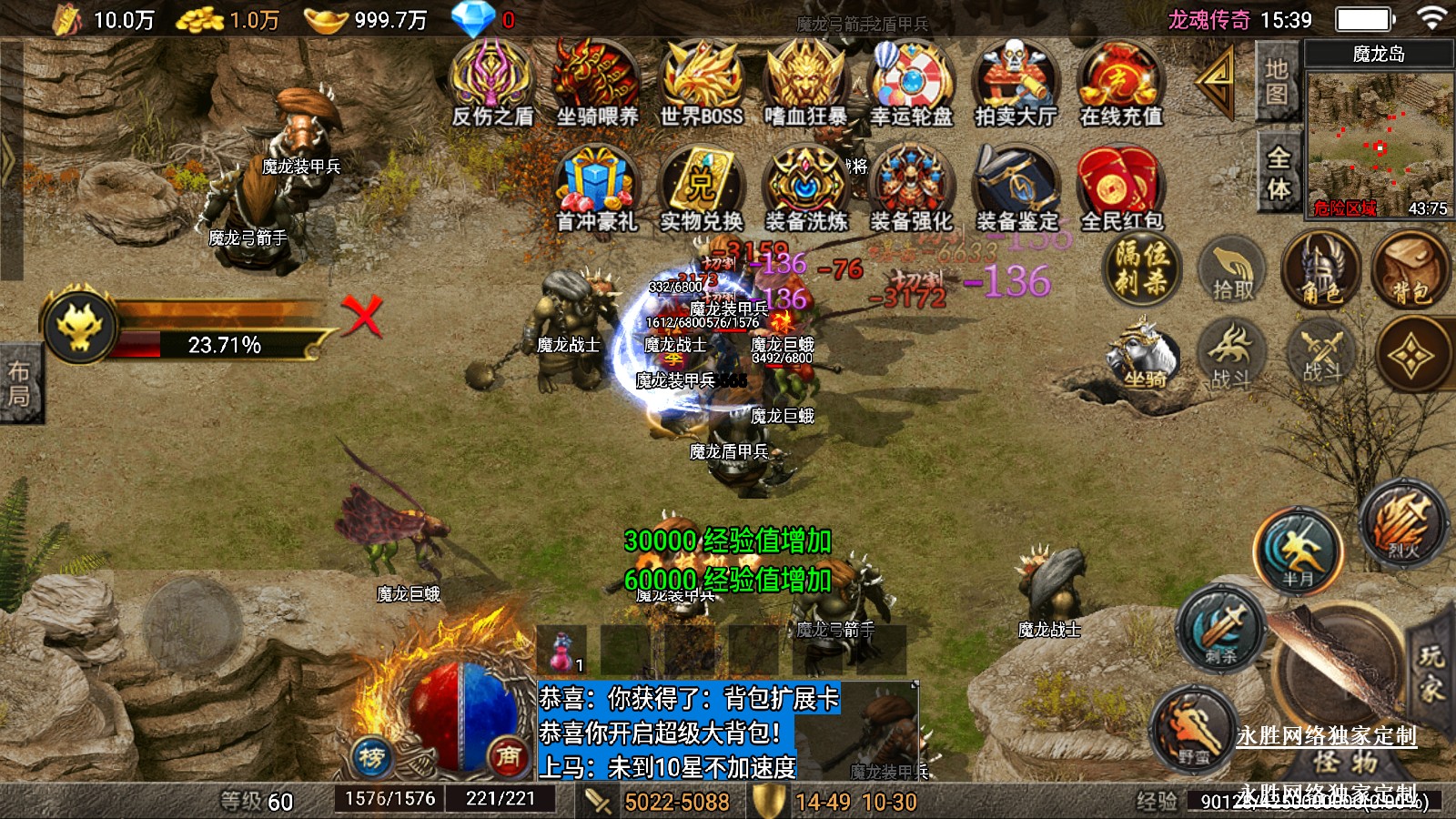The width and height of the screenshot is (1456, 819).
Task: Click the 地图 map button
Action: [x=1277, y=82]
